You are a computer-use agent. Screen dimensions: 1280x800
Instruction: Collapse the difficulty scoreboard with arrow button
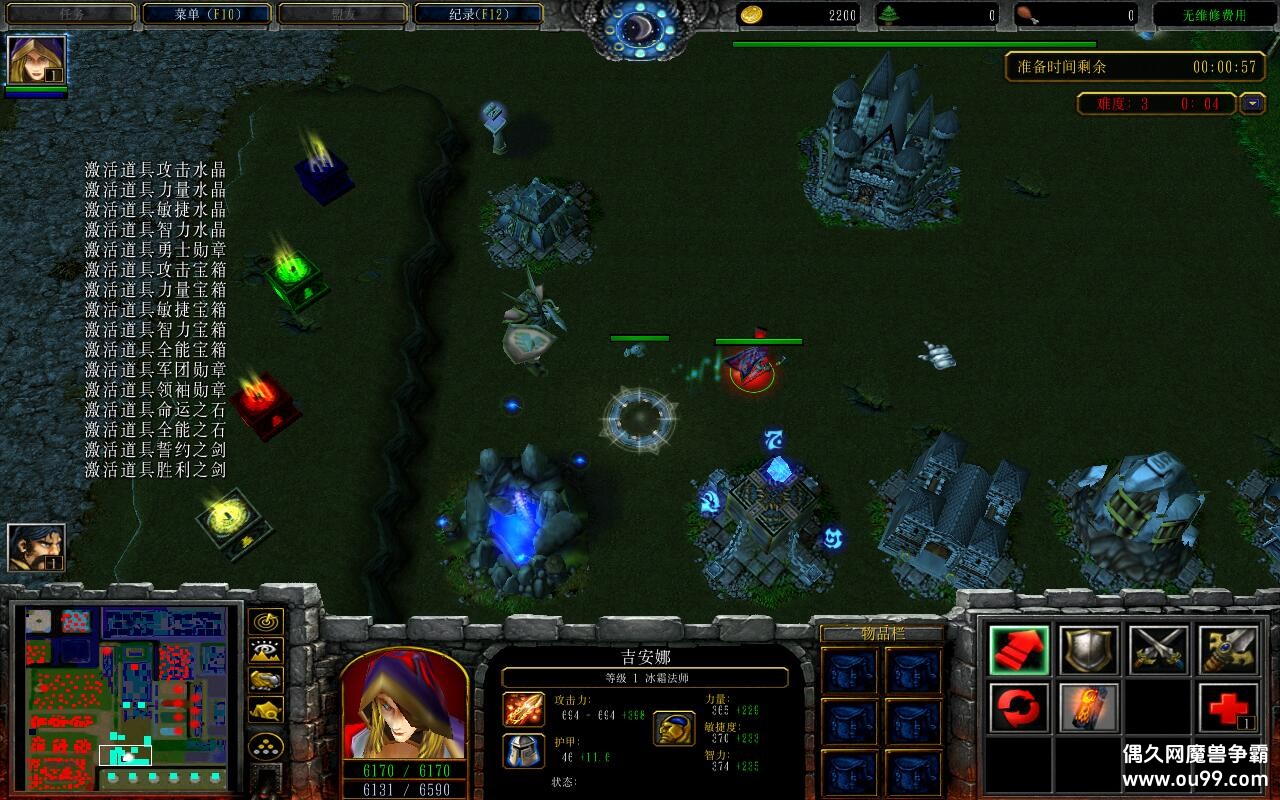[1252, 103]
